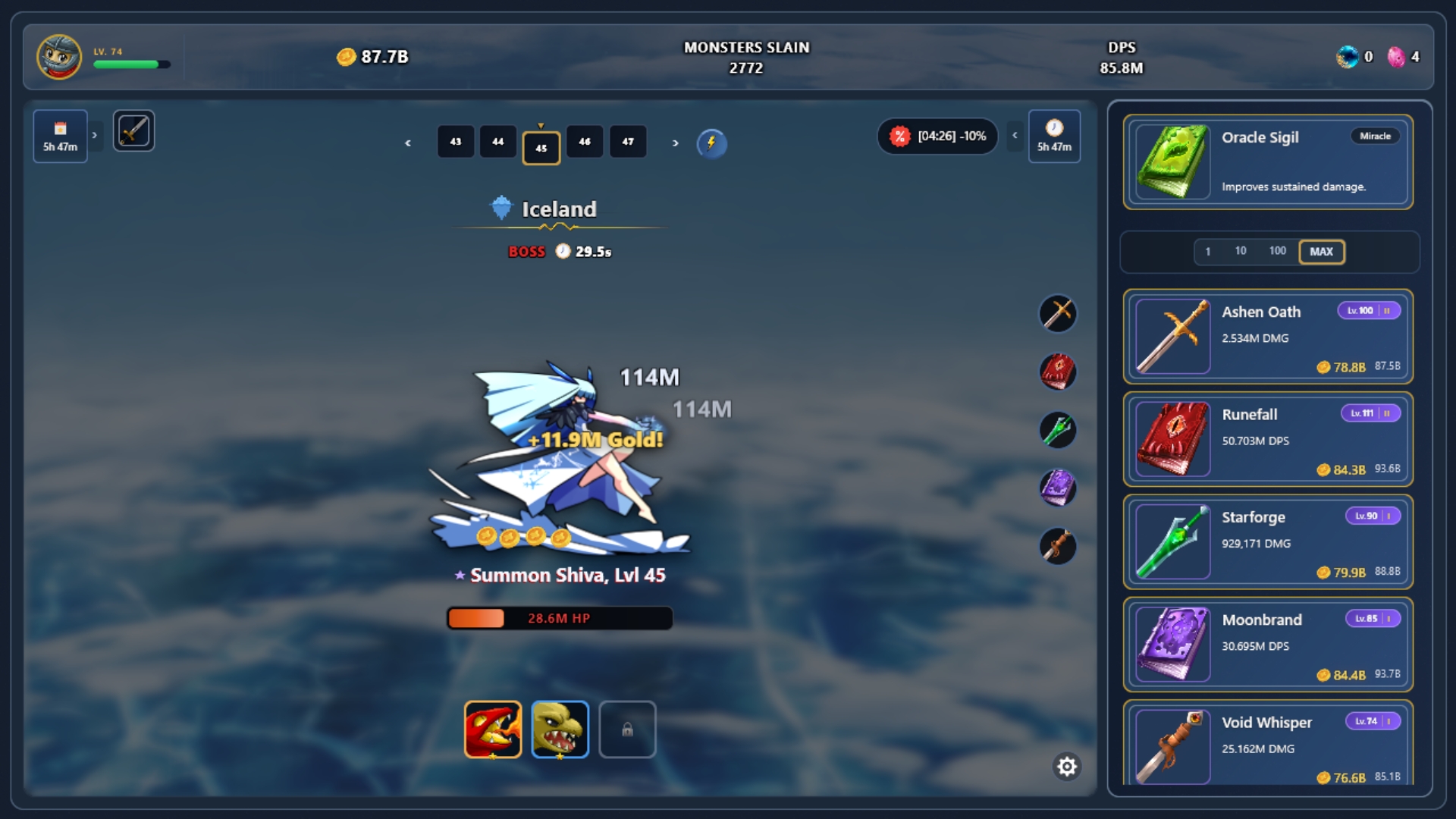This screenshot has height=819, width=1456.
Task: Choose buy amount of 100
Action: [x=1277, y=251]
